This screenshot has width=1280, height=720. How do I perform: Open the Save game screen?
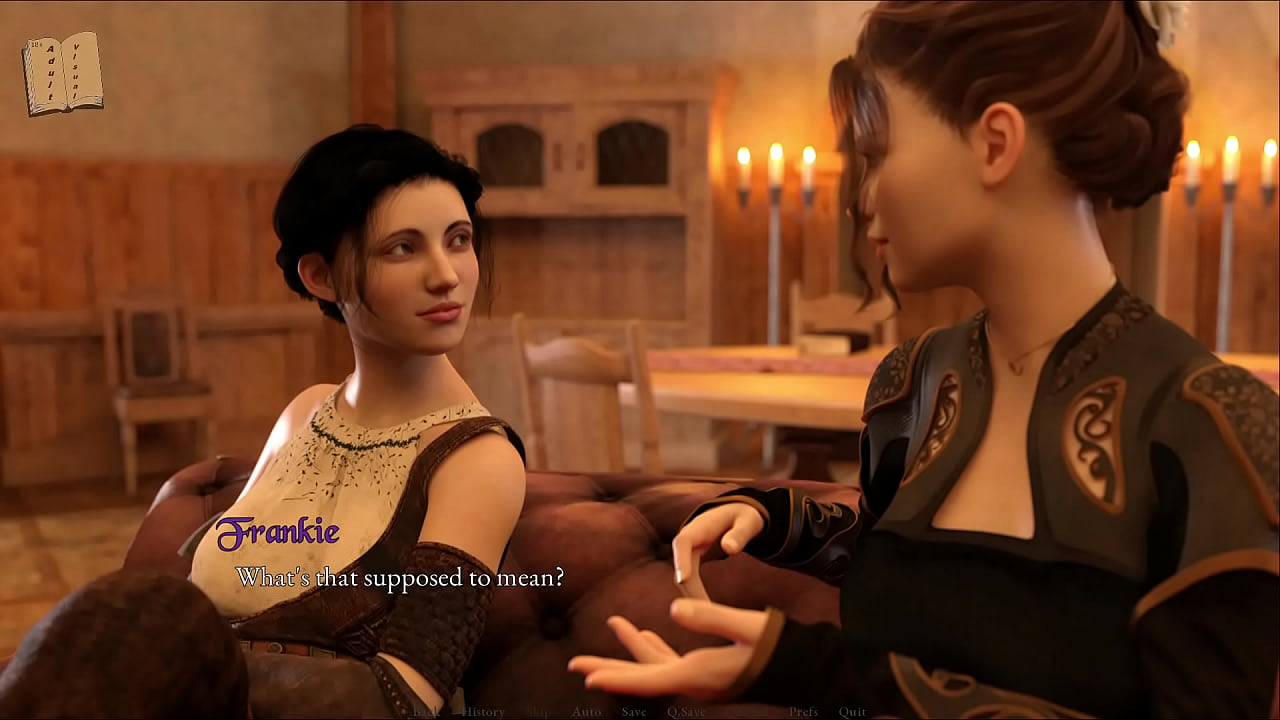634,712
